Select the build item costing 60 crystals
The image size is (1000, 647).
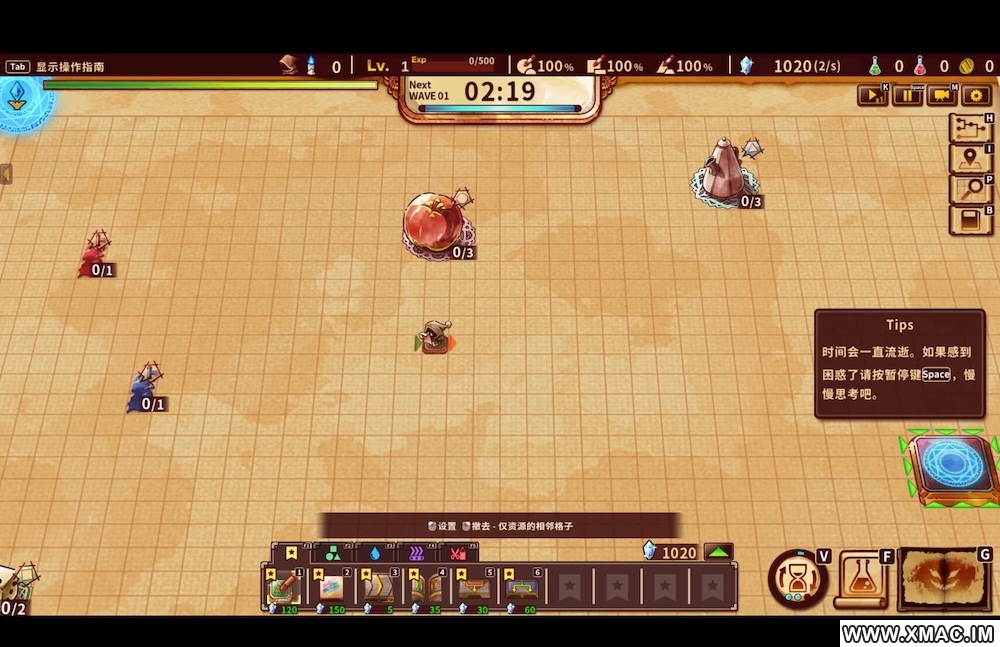tap(522, 588)
